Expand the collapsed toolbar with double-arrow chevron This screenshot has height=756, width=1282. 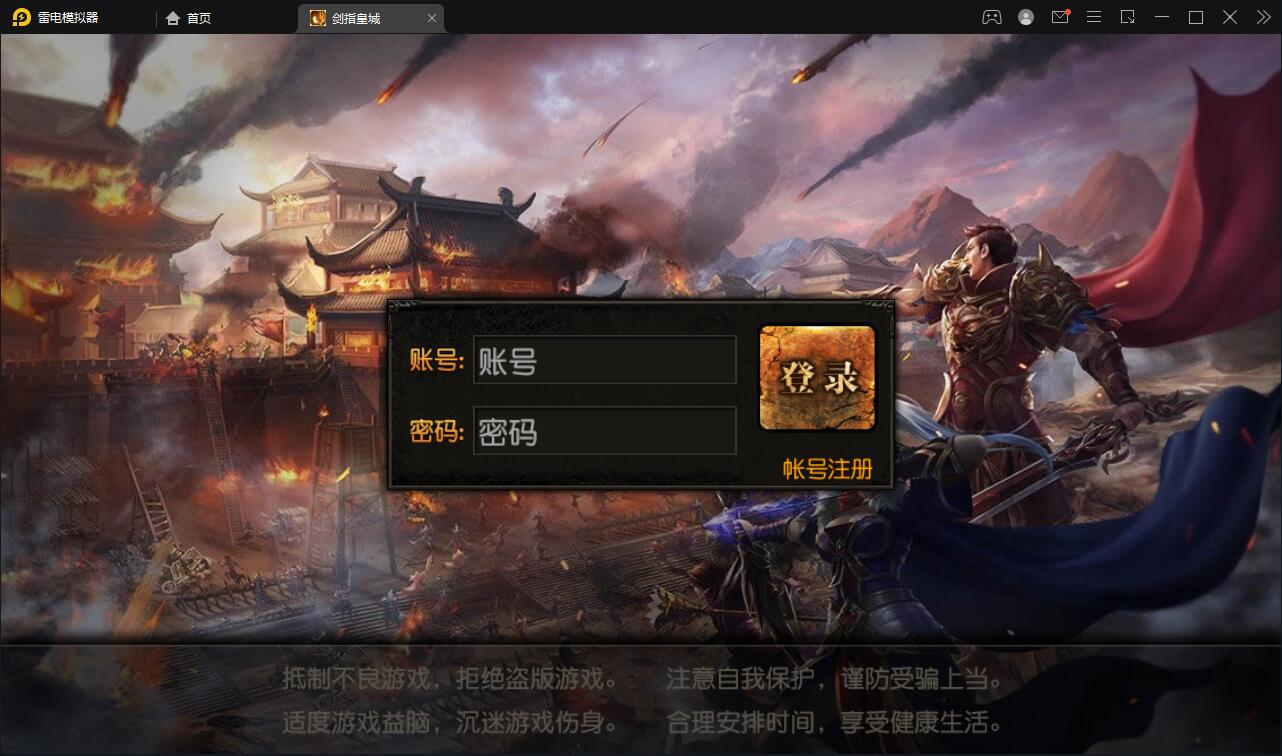[1263, 17]
